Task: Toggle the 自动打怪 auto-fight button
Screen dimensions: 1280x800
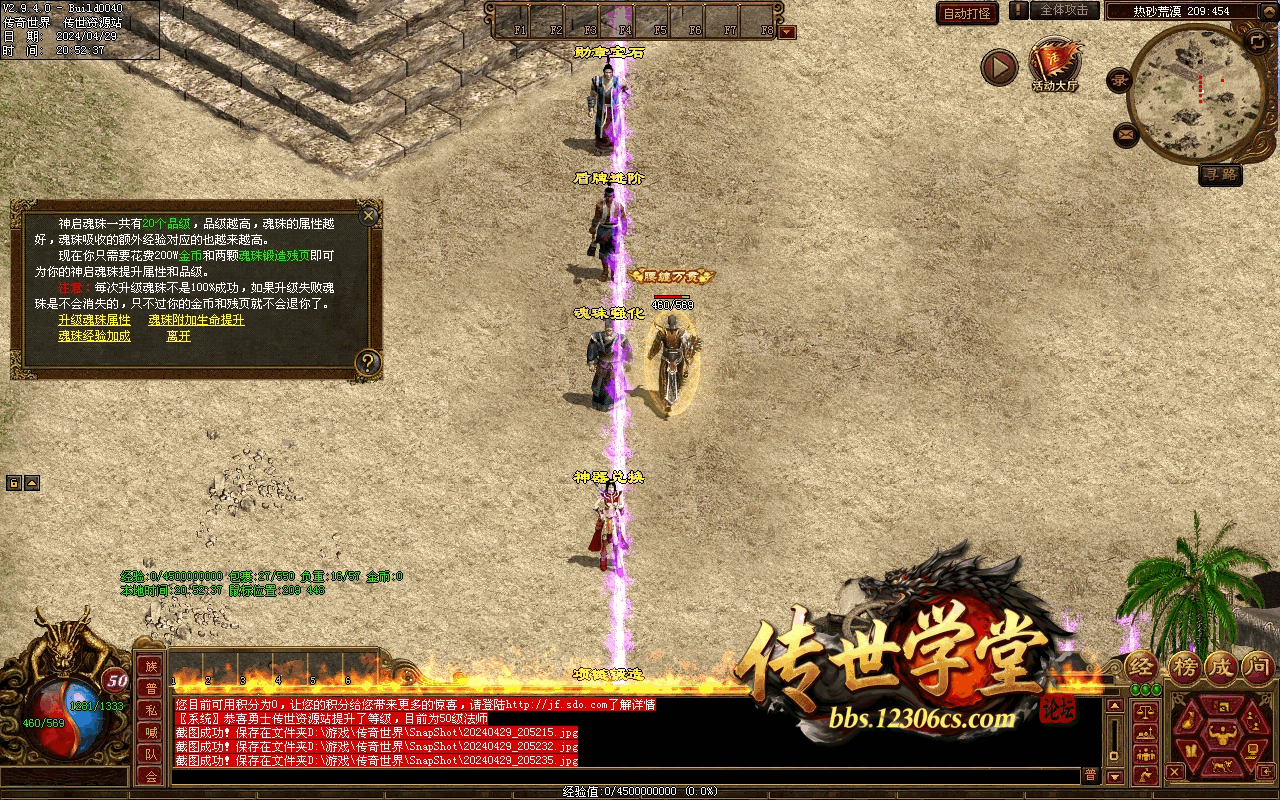Action: pos(967,14)
